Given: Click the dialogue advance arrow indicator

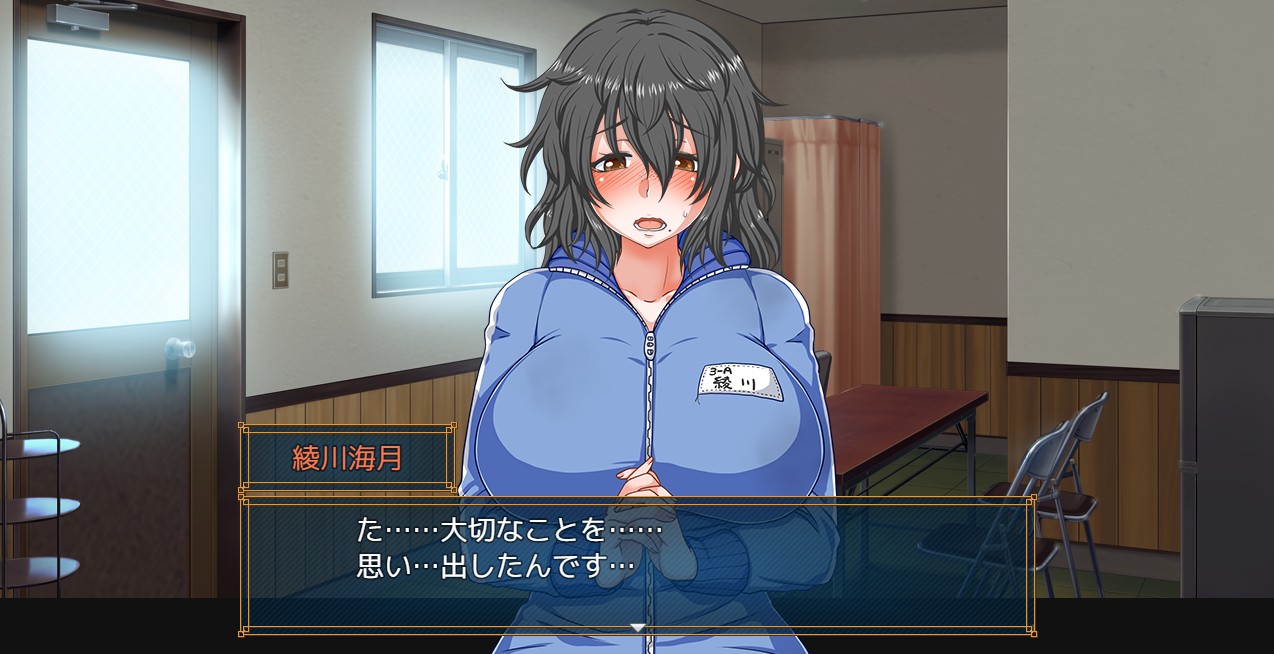Looking at the screenshot, I should click(x=637, y=627).
